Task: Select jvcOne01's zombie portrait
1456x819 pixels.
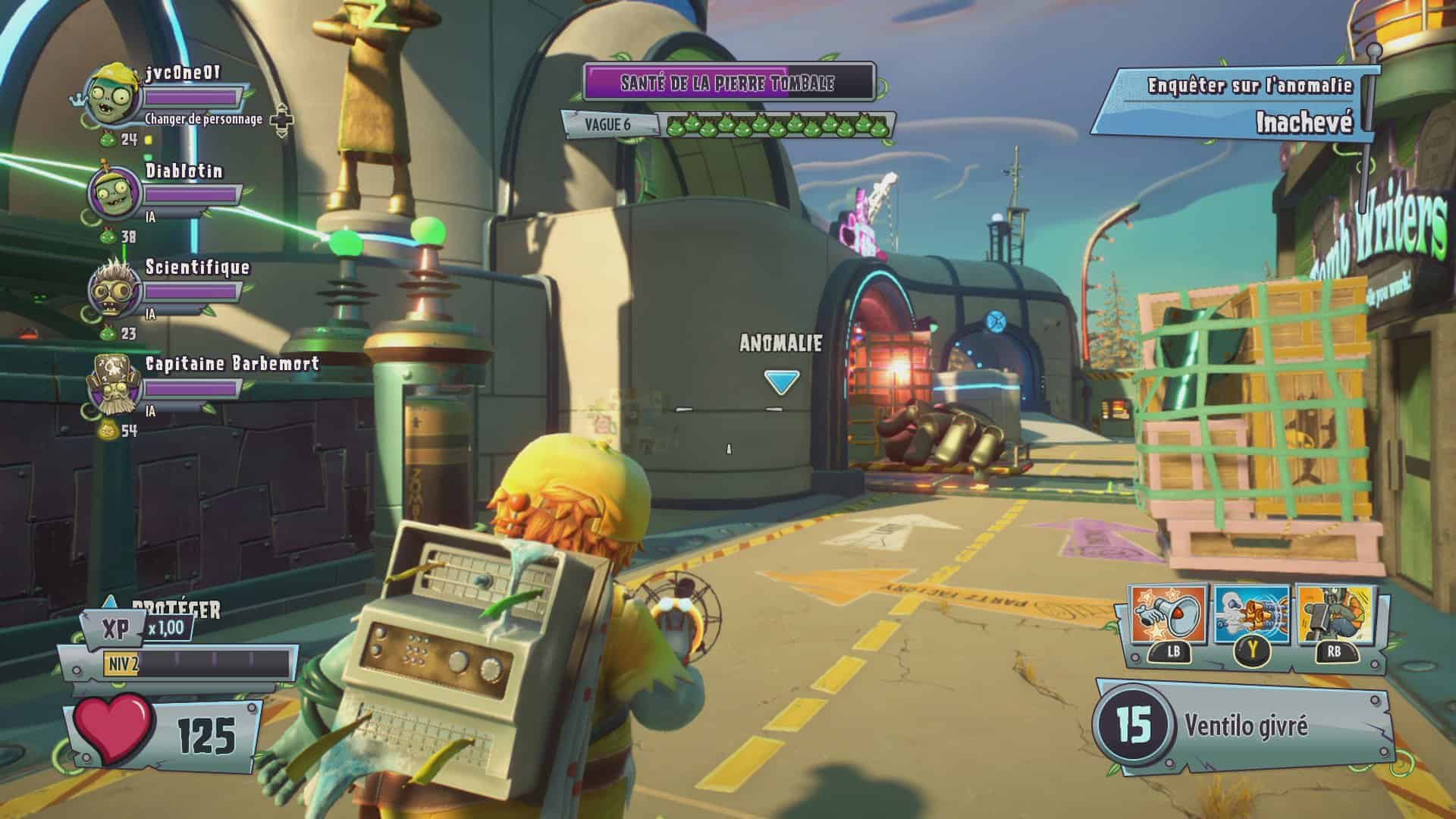Action: (115, 96)
